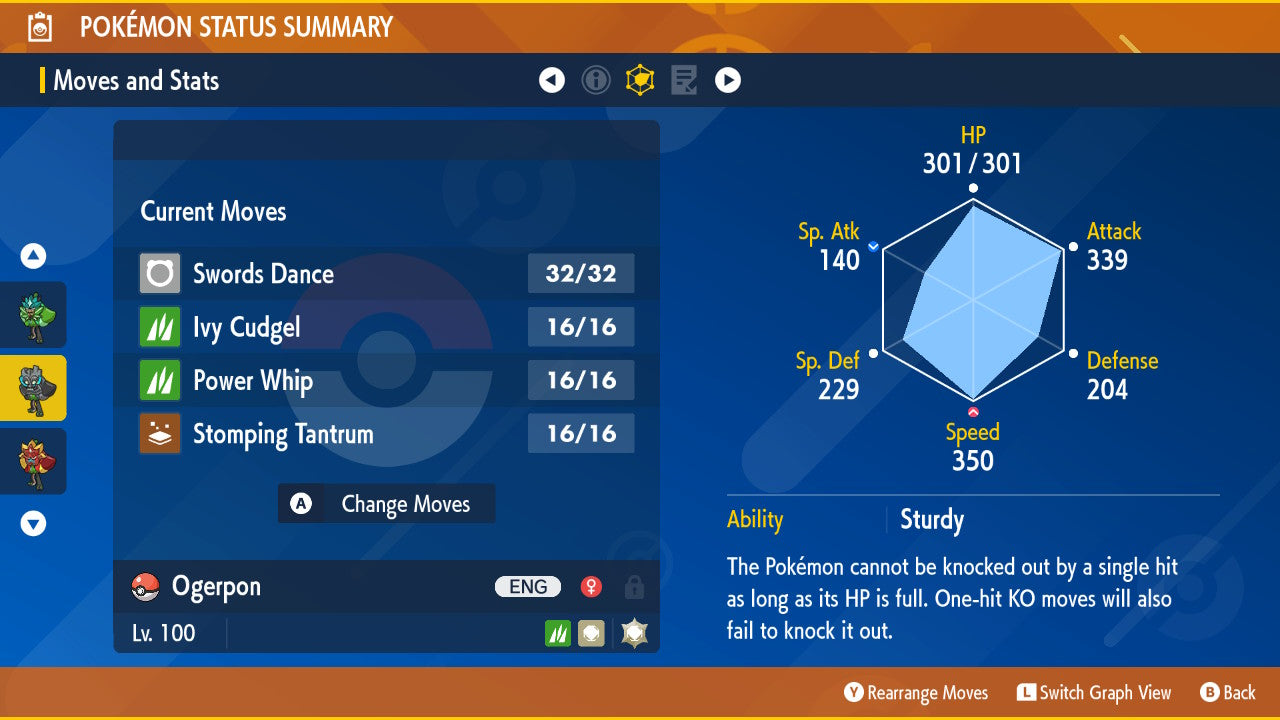Pick the Stomping Tantrum move
The image size is (1280, 720).
pyautogui.click(x=386, y=434)
